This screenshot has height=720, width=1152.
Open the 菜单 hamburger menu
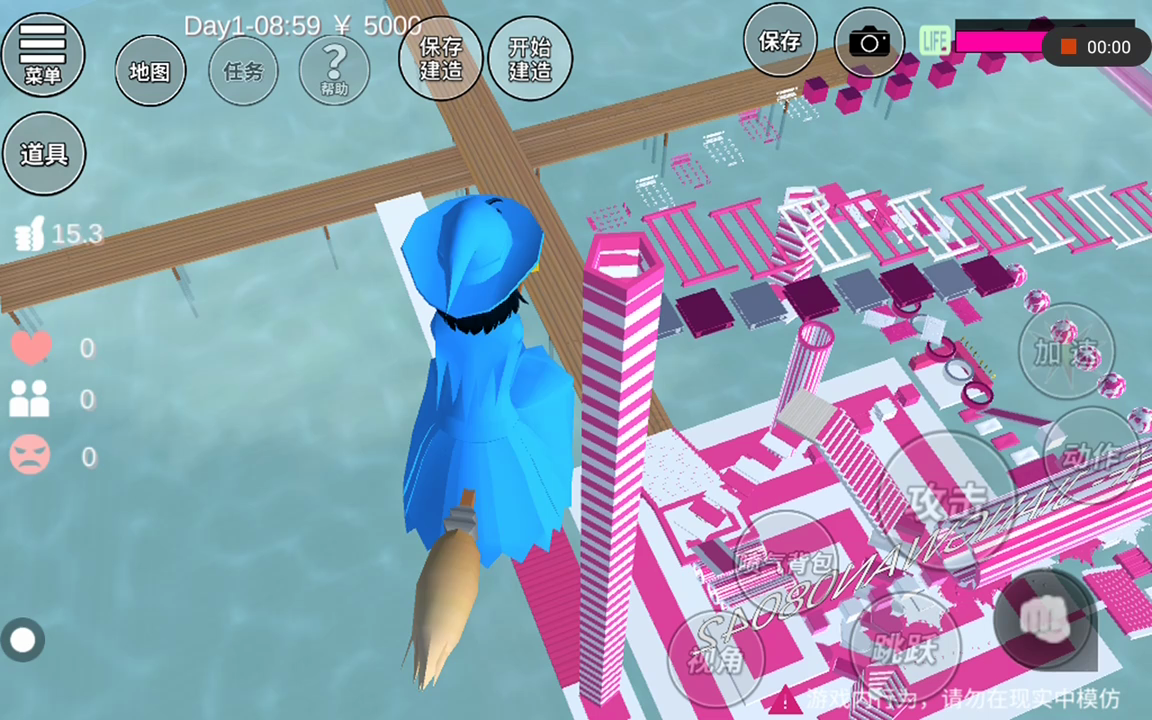pyautogui.click(x=43, y=55)
